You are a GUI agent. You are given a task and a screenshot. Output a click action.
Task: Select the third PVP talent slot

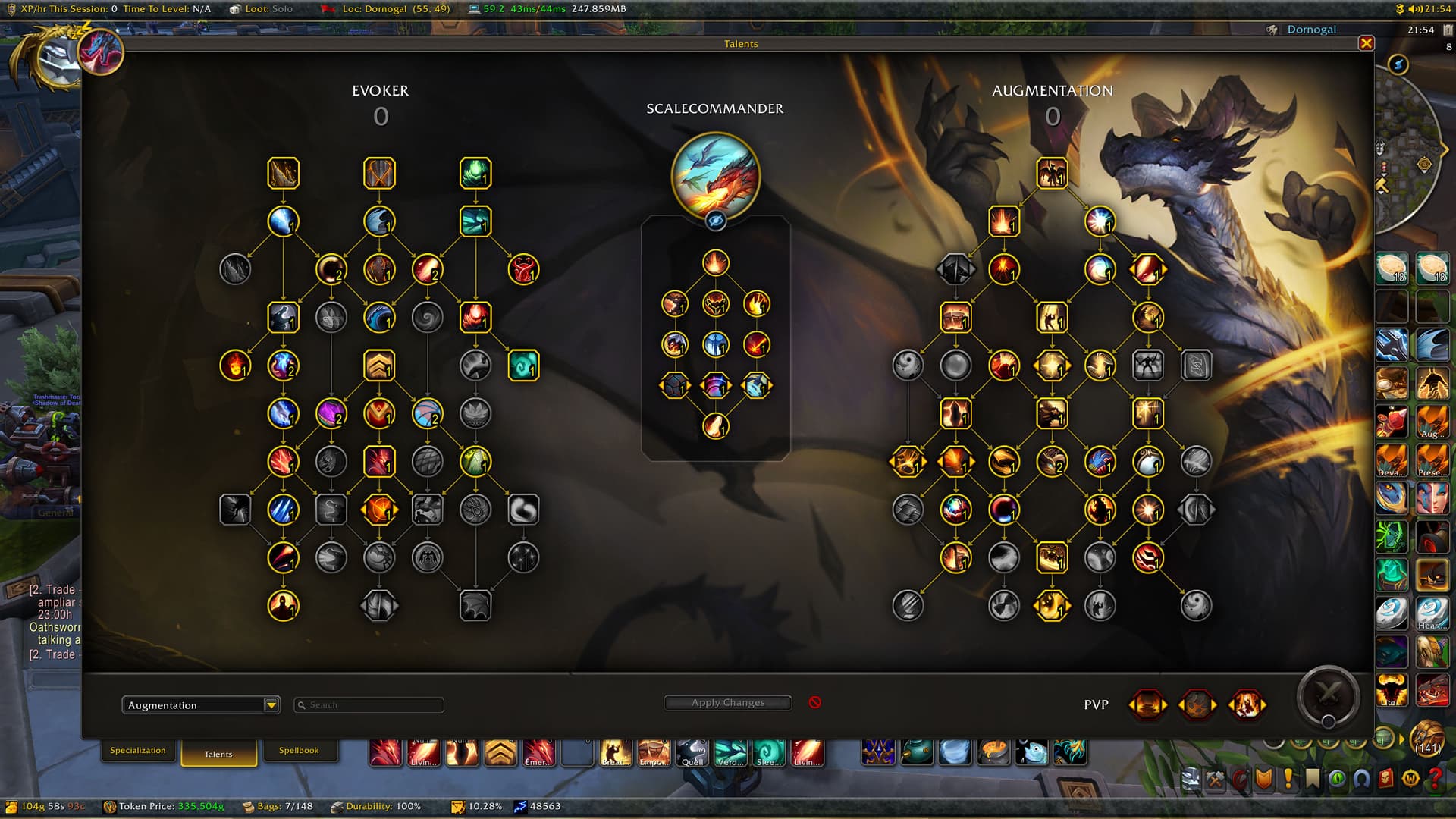pos(1246,705)
